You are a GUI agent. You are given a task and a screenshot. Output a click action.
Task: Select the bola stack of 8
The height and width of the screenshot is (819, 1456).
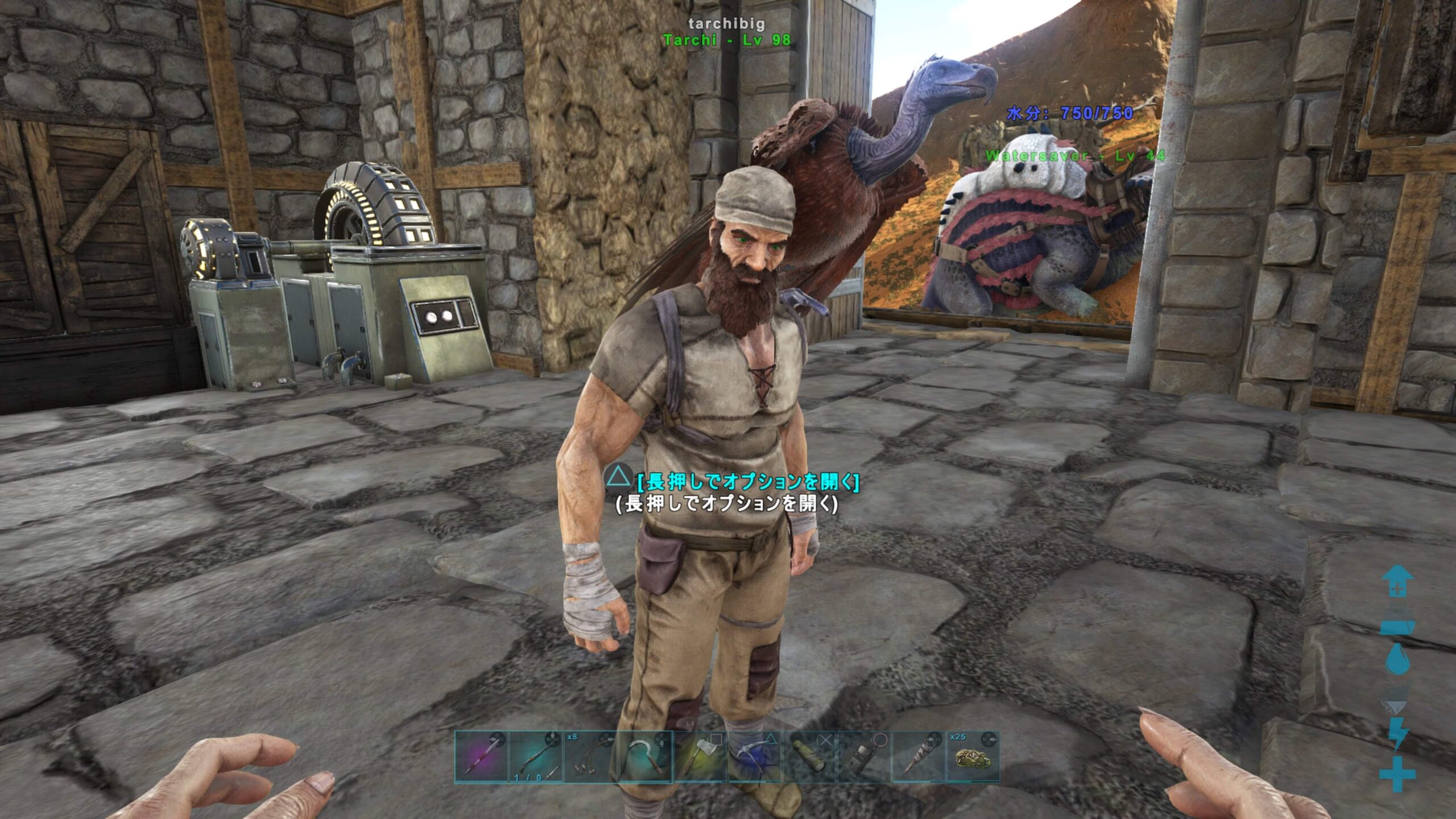point(590,757)
